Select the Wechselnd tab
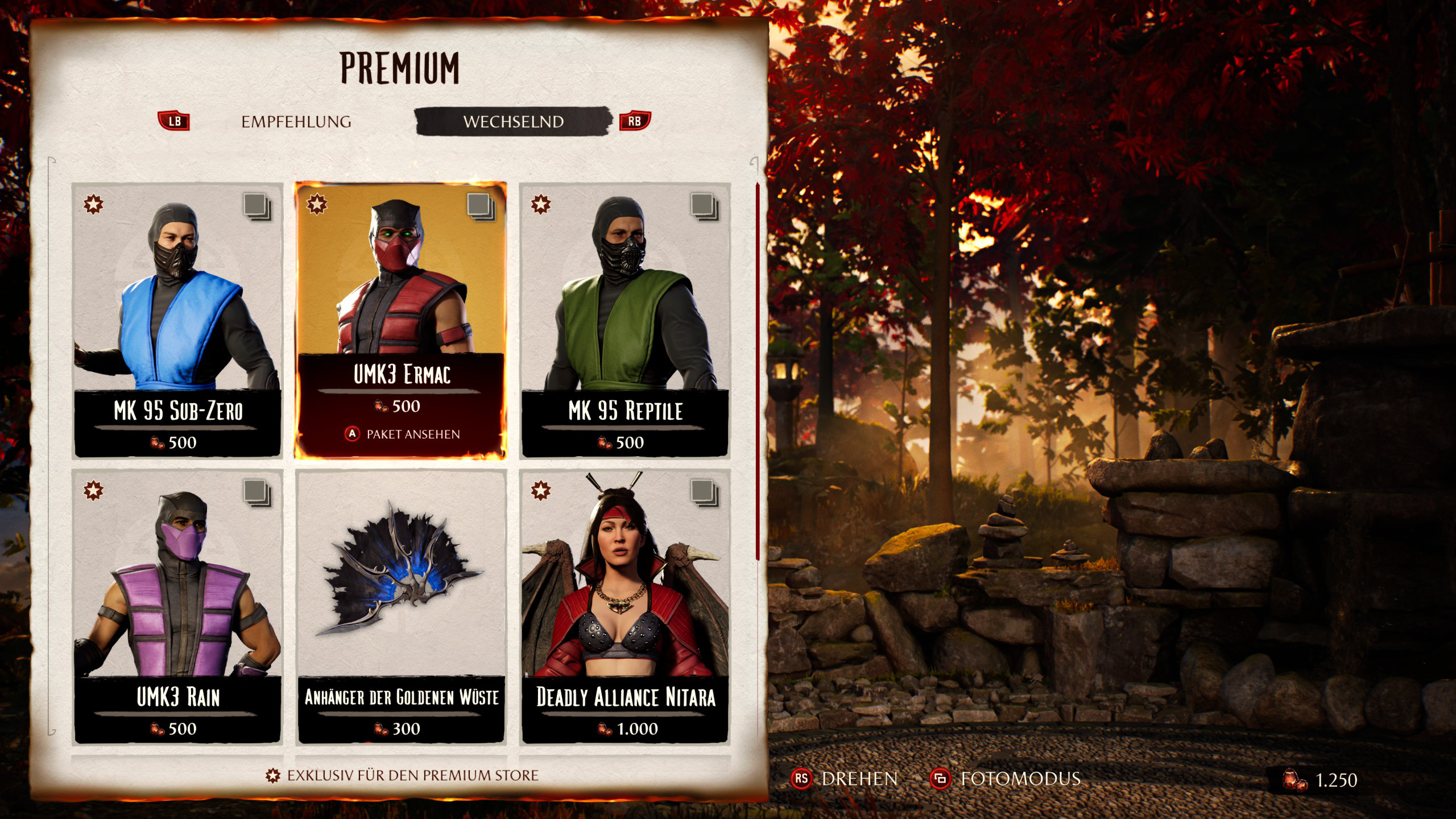 pos(513,122)
